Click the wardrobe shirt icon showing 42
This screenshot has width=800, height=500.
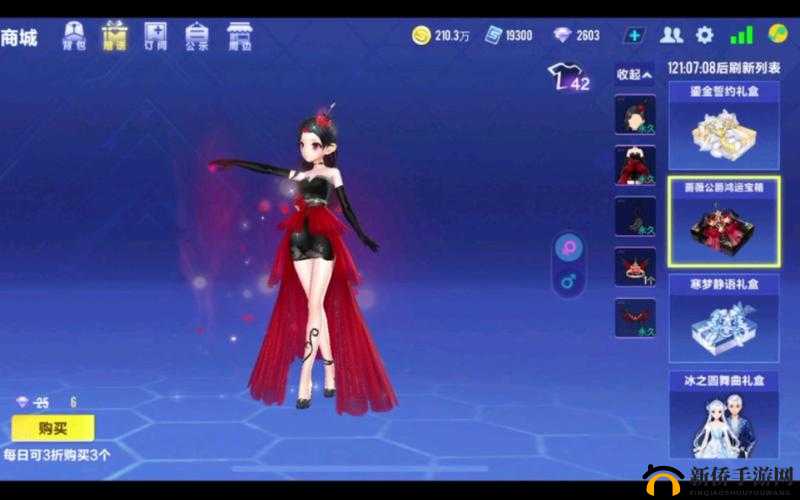pyautogui.click(x=567, y=77)
